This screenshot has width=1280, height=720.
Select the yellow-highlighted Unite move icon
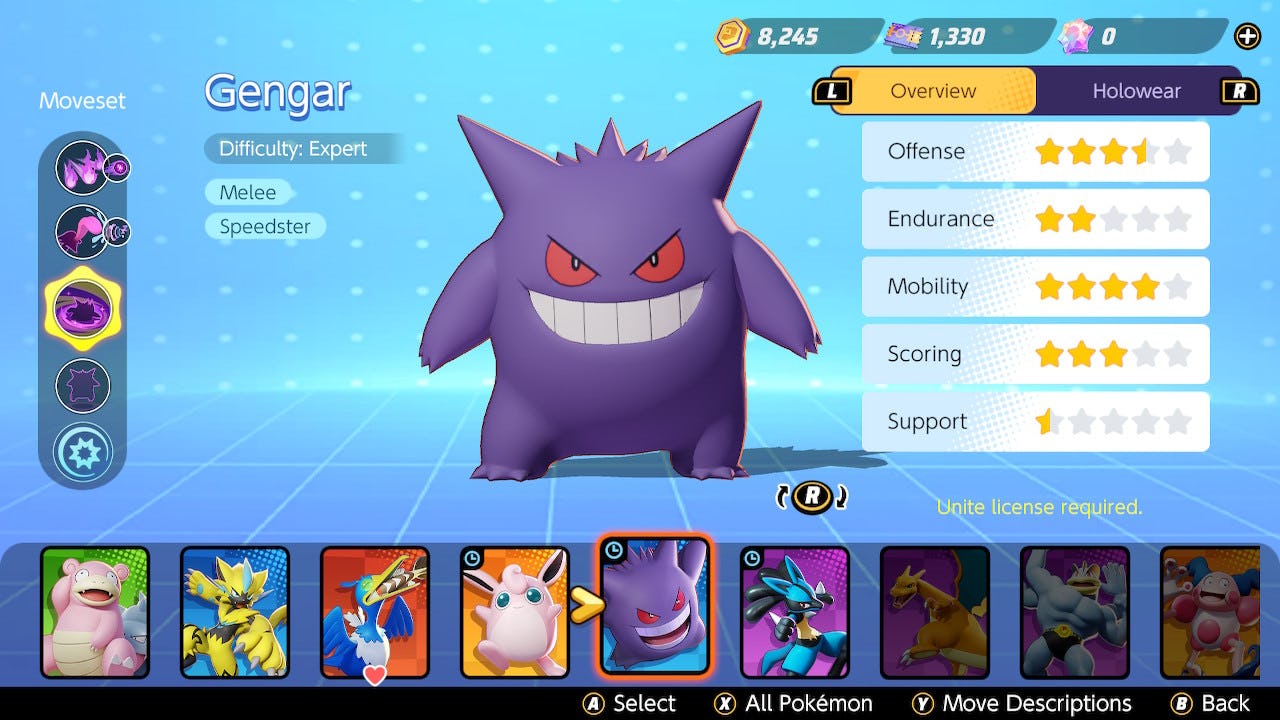pos(82,307)
